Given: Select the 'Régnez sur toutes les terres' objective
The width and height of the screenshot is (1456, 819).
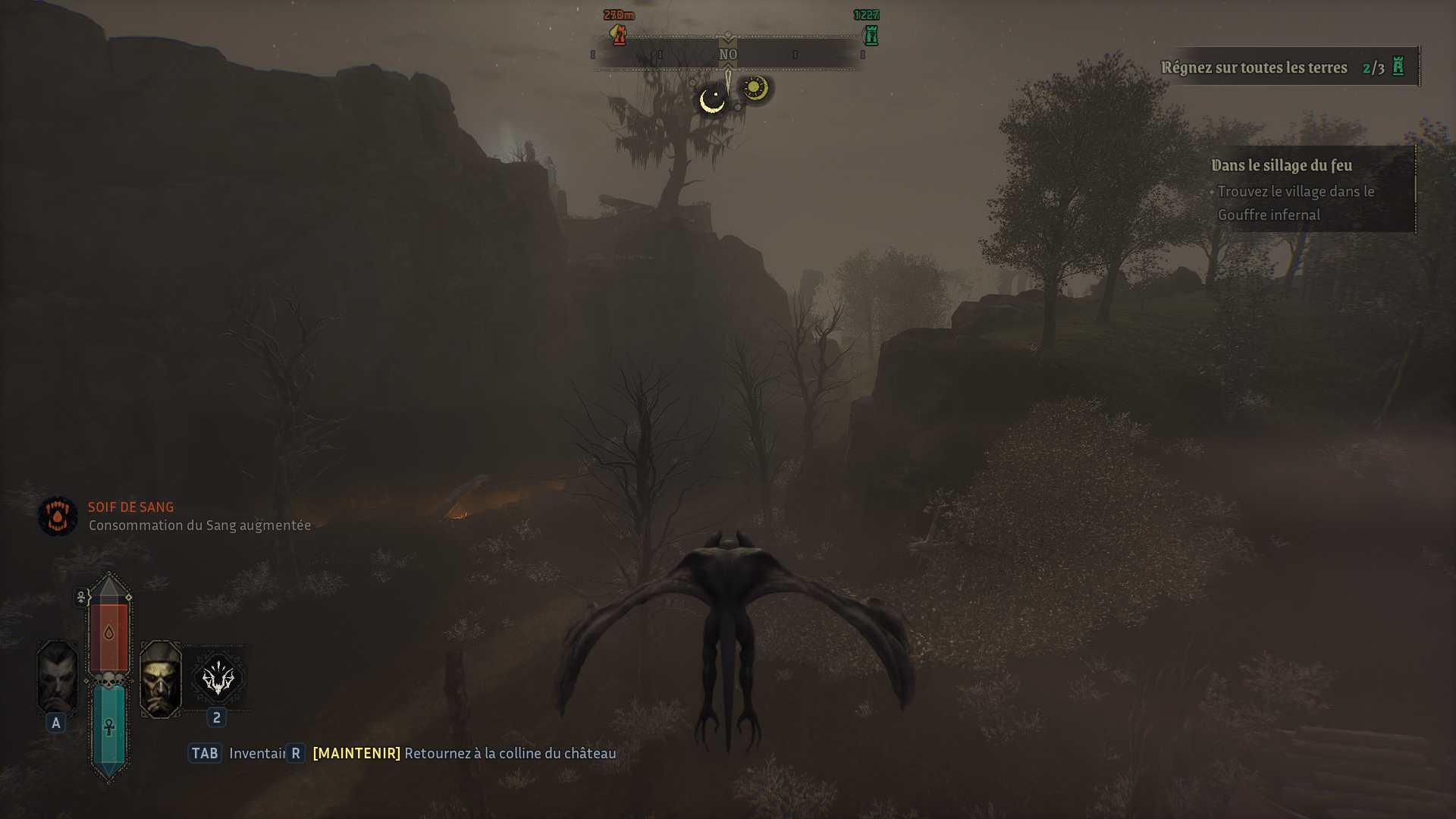Looking at the screenshot, I should 1254,67.
